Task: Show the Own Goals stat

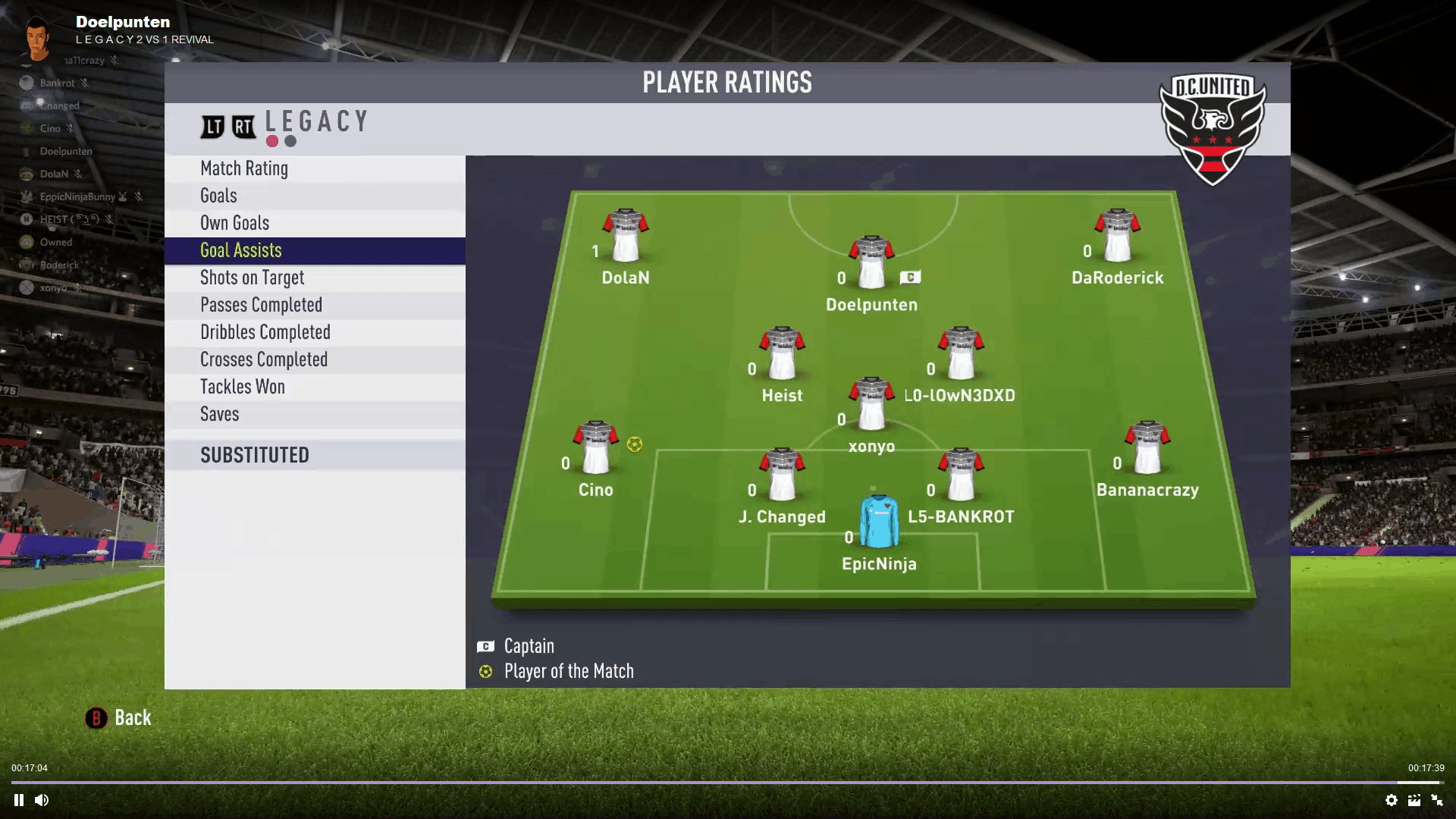Action: [235, 223]
